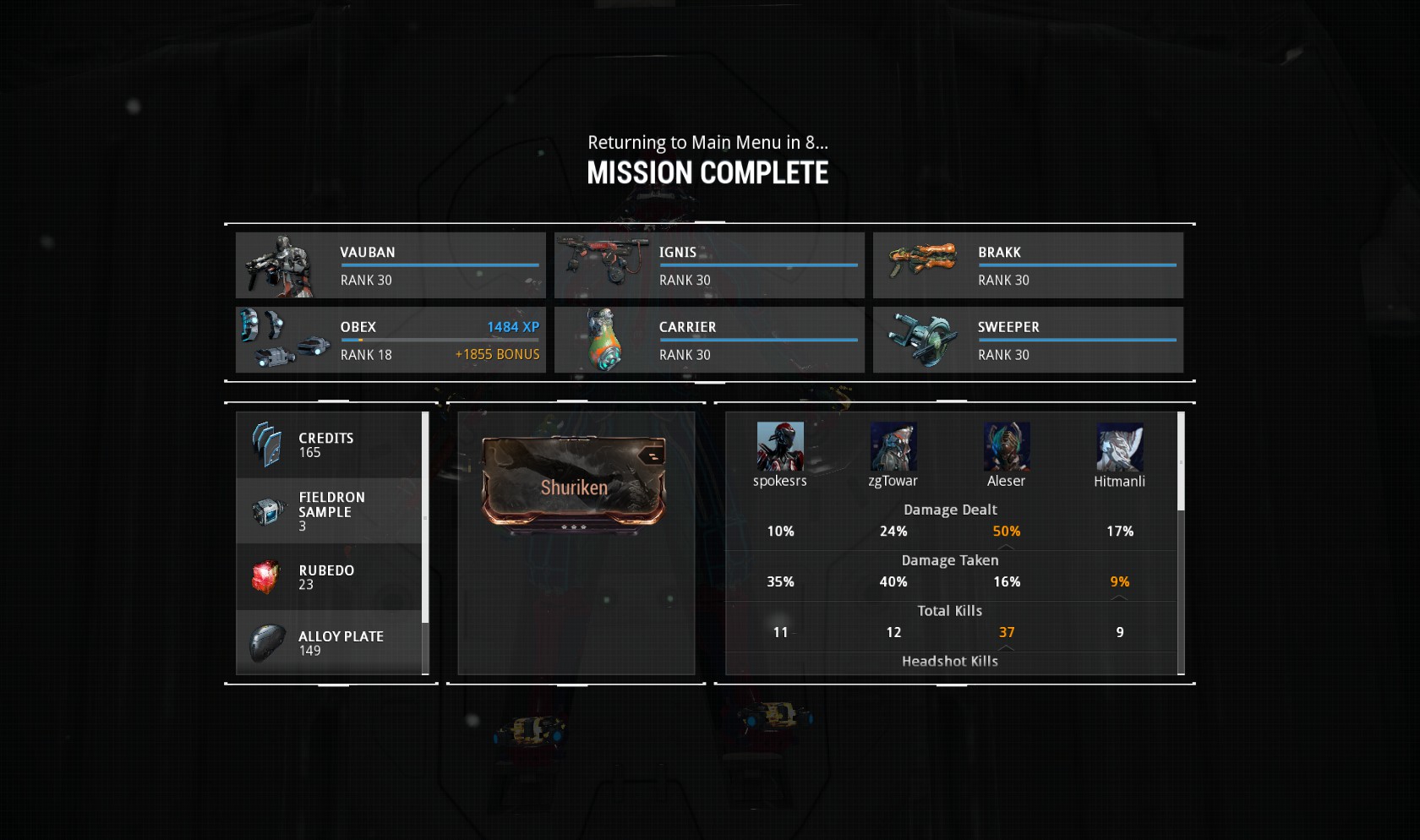
Task: Click the rewards list scrollbar
Action: click(x=425, y=517)
